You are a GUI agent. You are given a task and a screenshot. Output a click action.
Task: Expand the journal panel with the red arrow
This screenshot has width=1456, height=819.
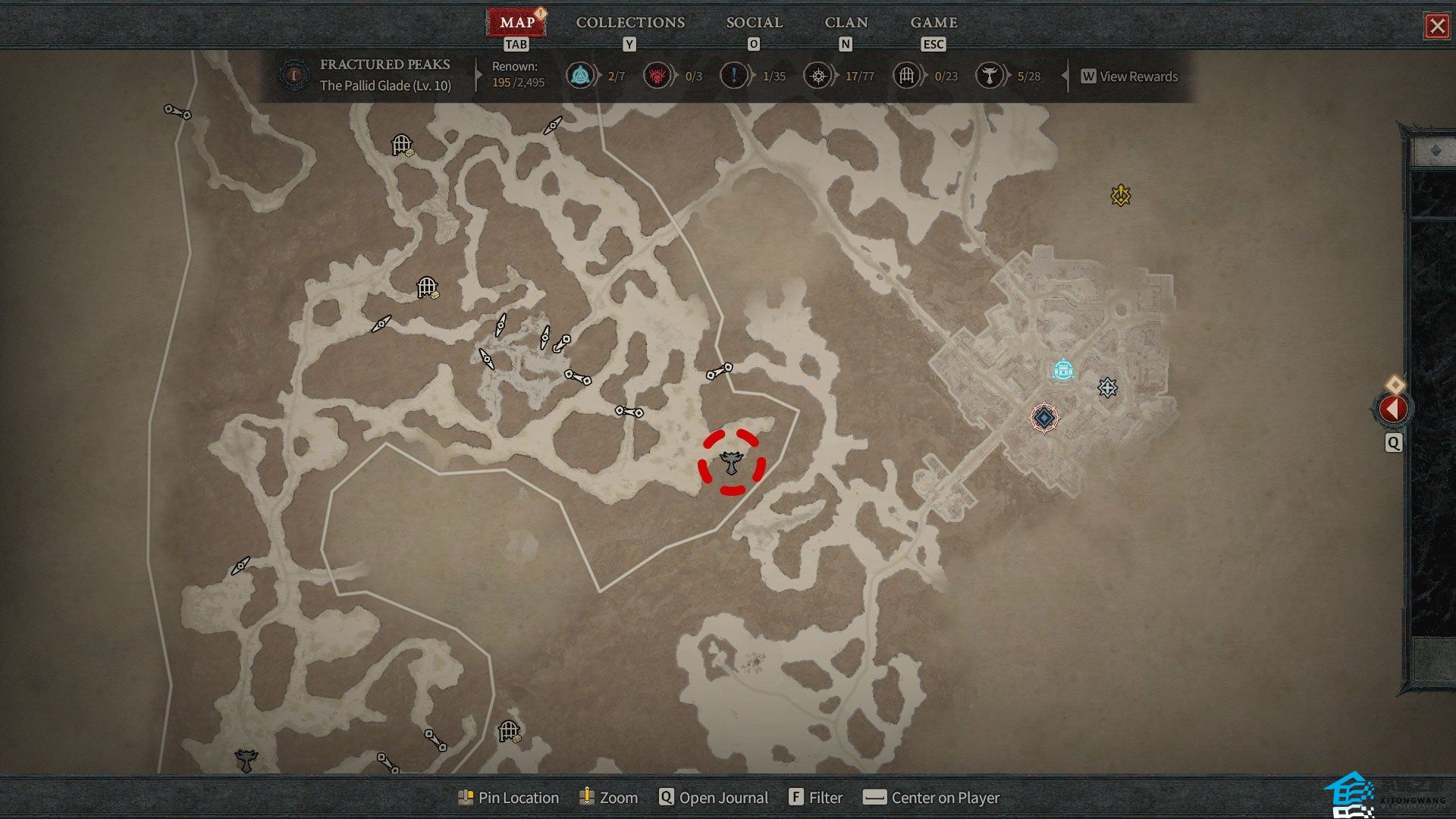click(x=1392, y=409)
